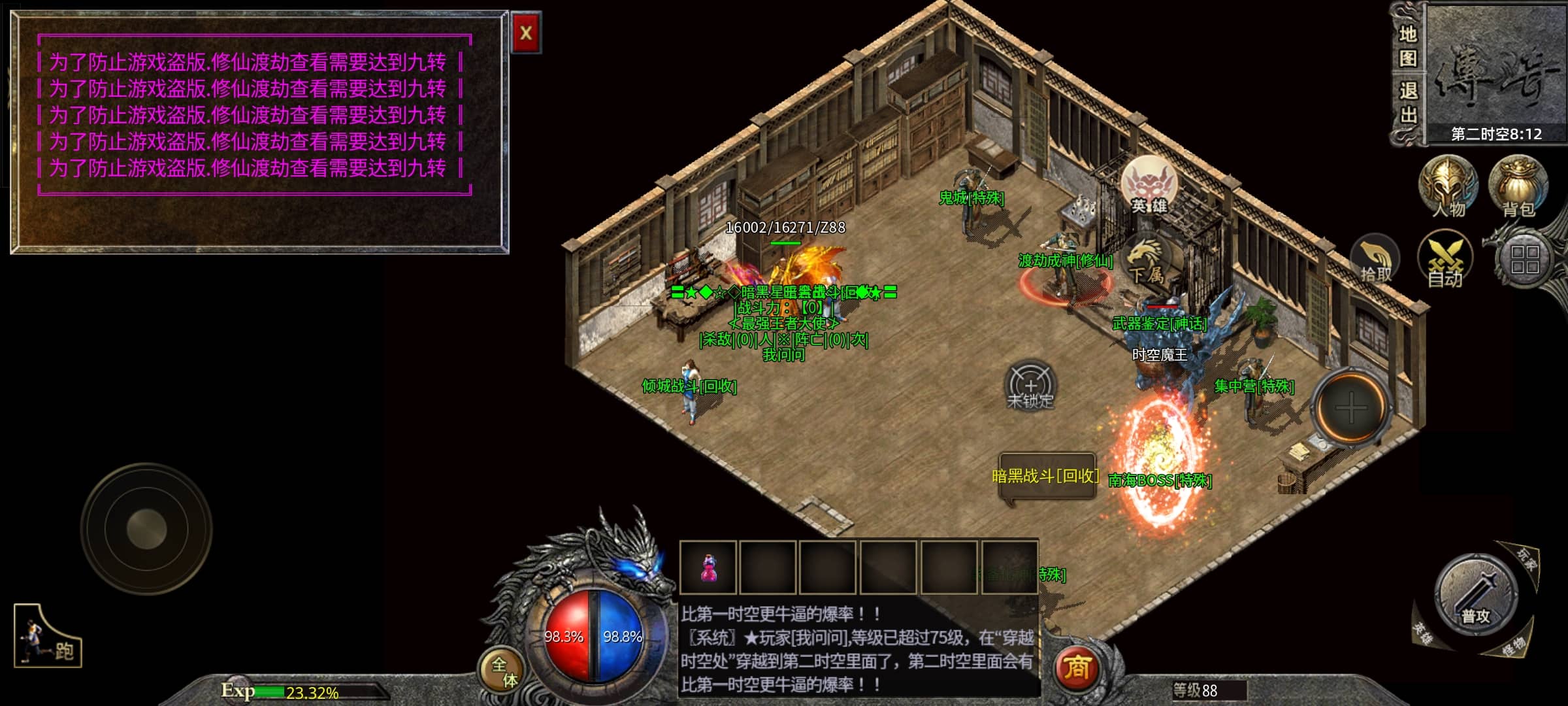Open the 商 shop button
Screen dimensions: 1568x706
(1077, 667)
